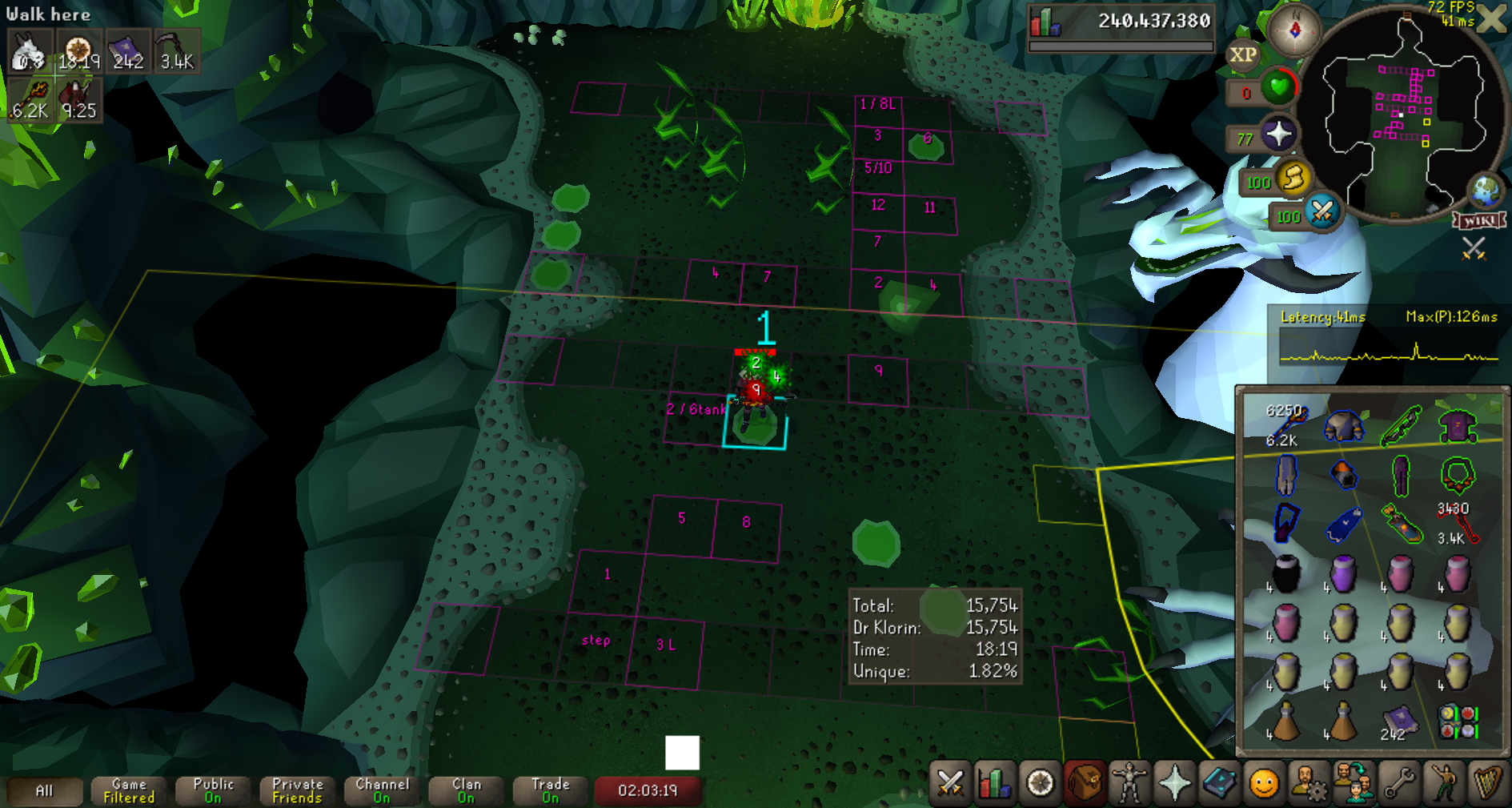This screenshot has width=1512, height=808.
Task: Open the Magic spellbook tab
Action: click(1219, 782)
